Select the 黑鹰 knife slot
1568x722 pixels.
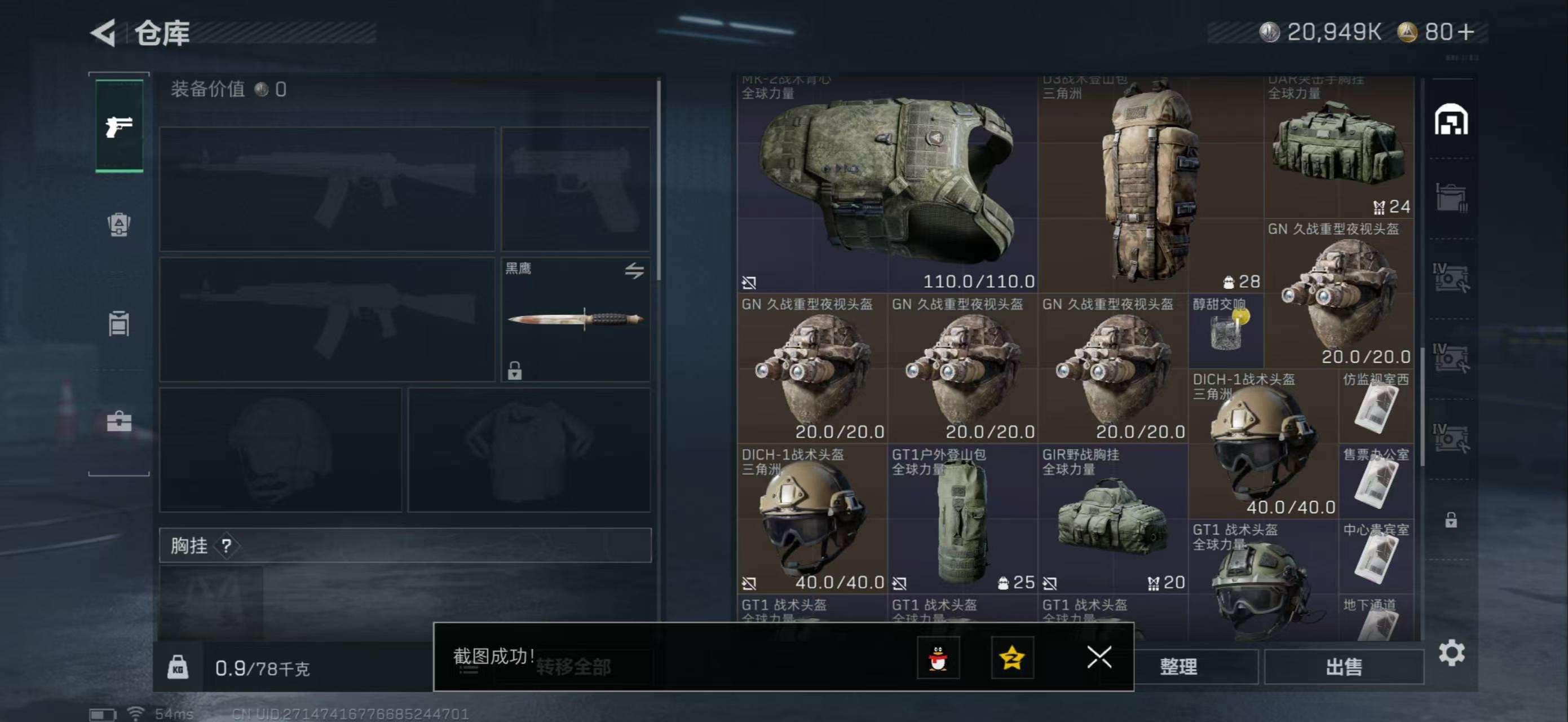[x=575, y=320]
